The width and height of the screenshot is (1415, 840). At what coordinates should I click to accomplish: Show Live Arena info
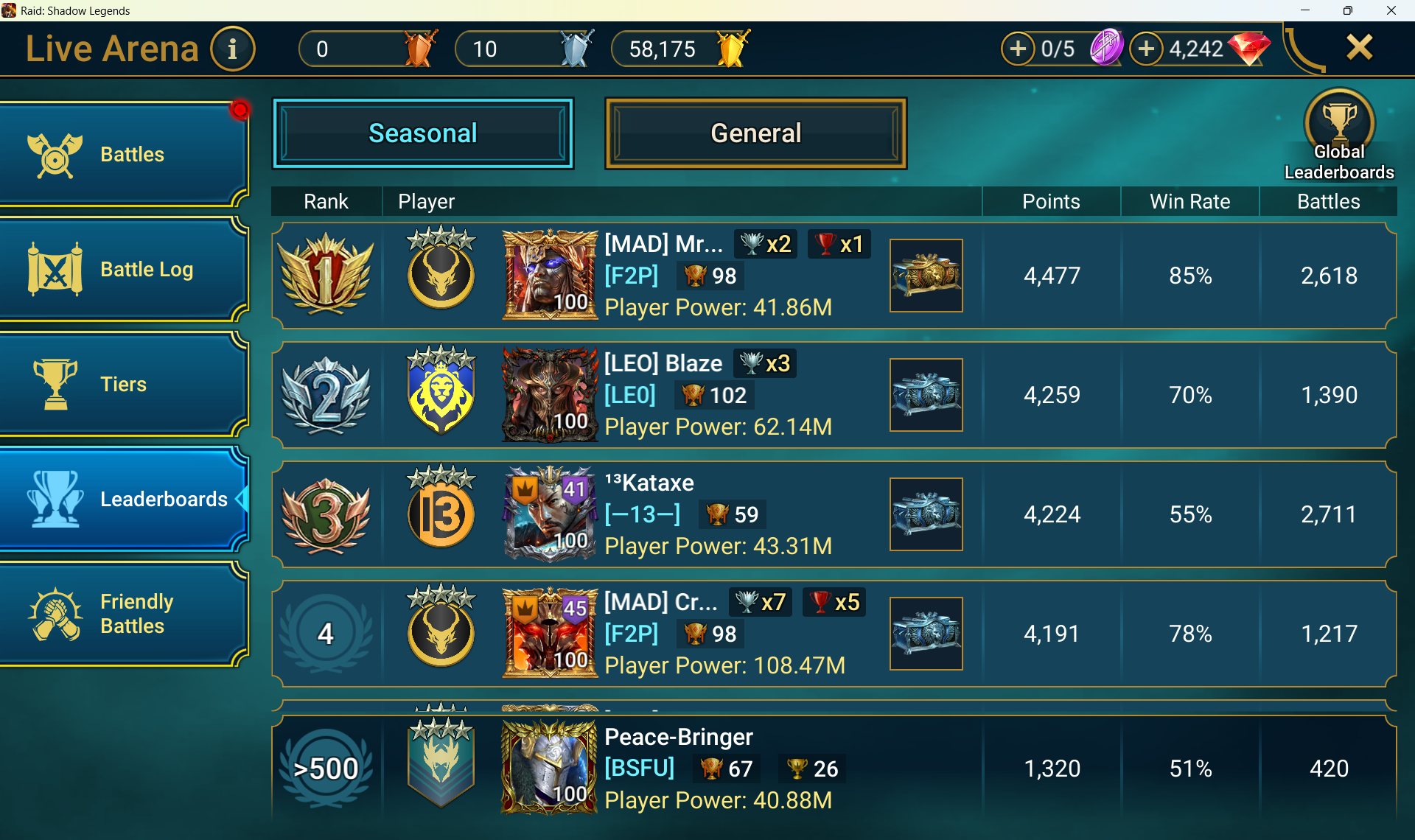[x=233, y=49]
